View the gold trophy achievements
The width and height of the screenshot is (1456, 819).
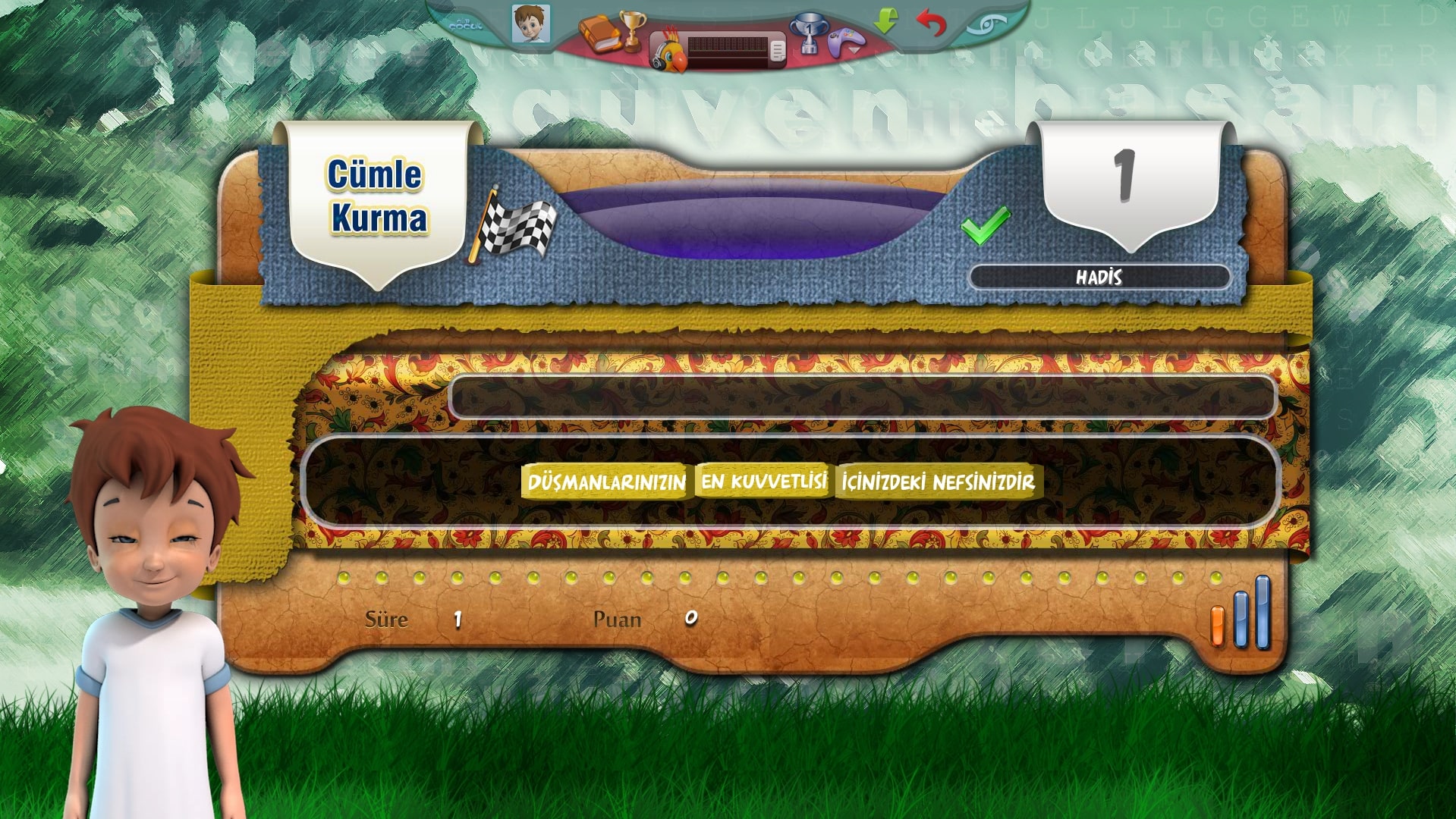click(x=632, y=29)
